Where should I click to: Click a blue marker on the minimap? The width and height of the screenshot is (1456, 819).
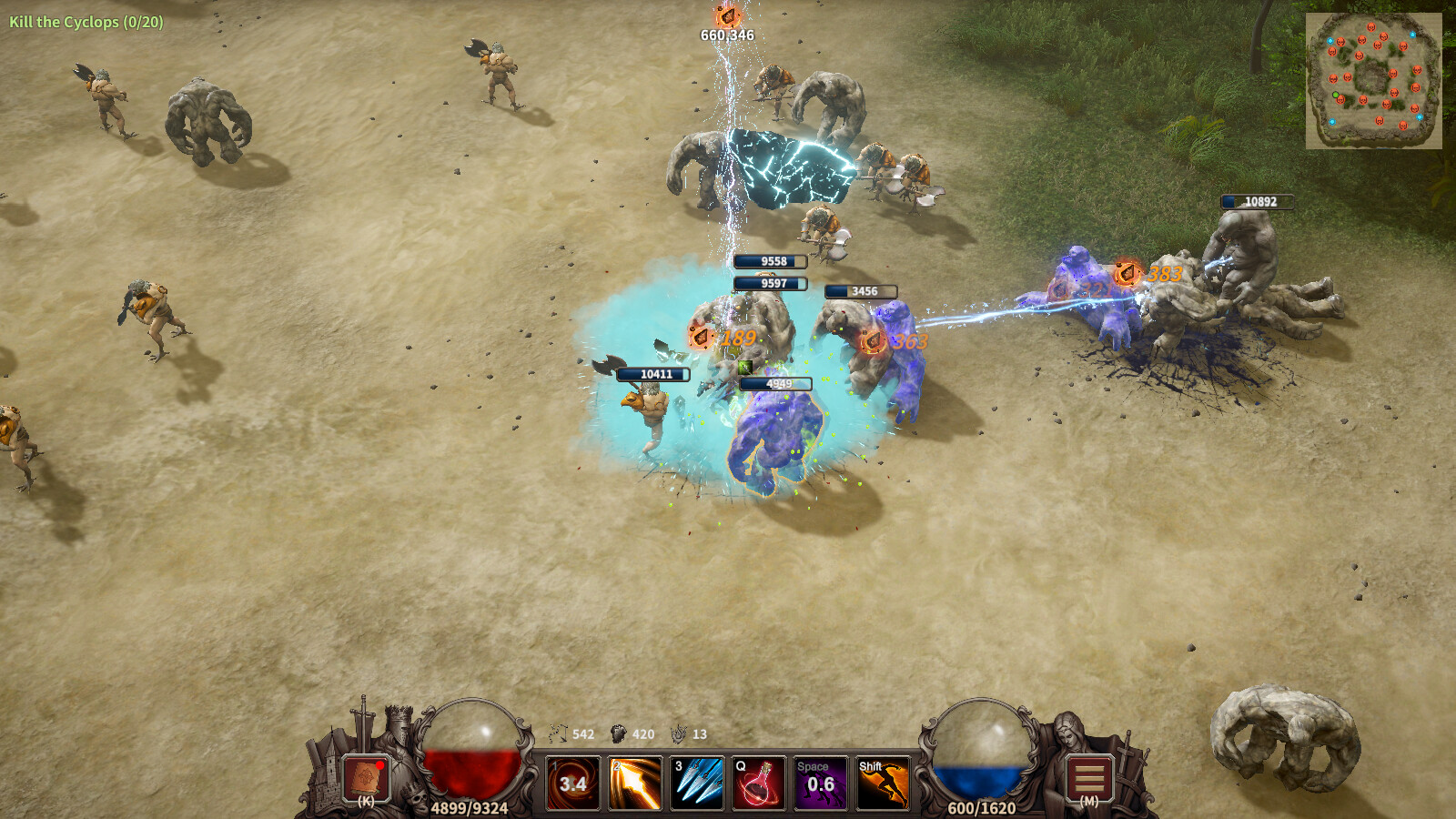(1330, 41)
